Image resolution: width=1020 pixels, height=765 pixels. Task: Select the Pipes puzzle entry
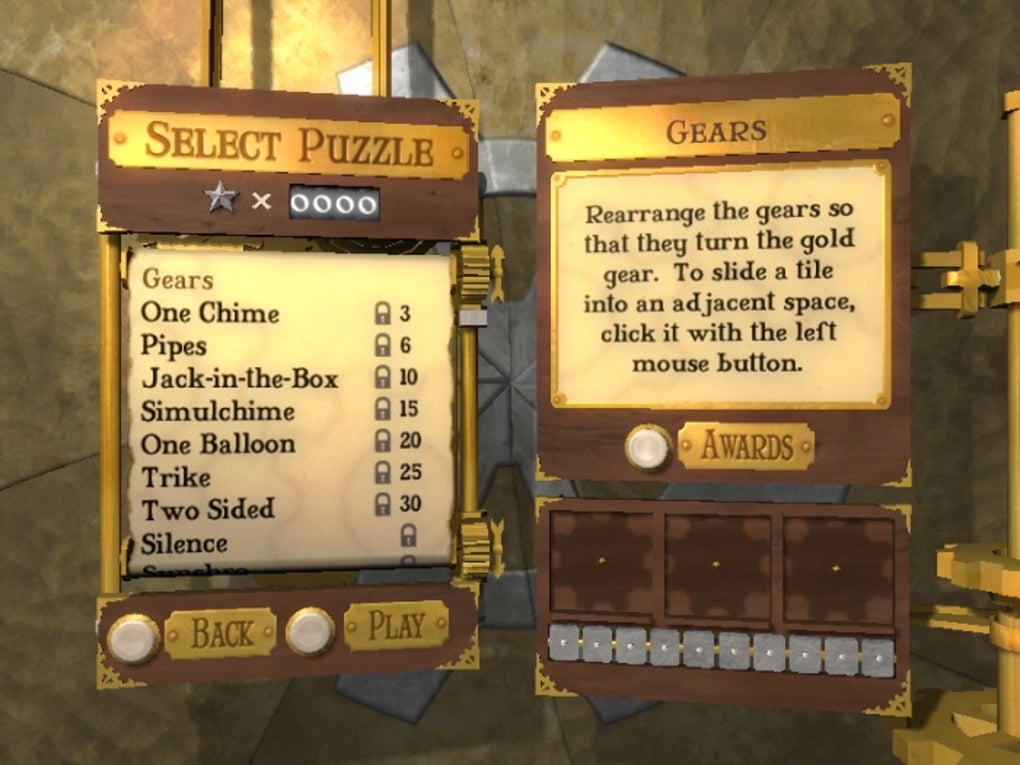[x=174, y=346]
